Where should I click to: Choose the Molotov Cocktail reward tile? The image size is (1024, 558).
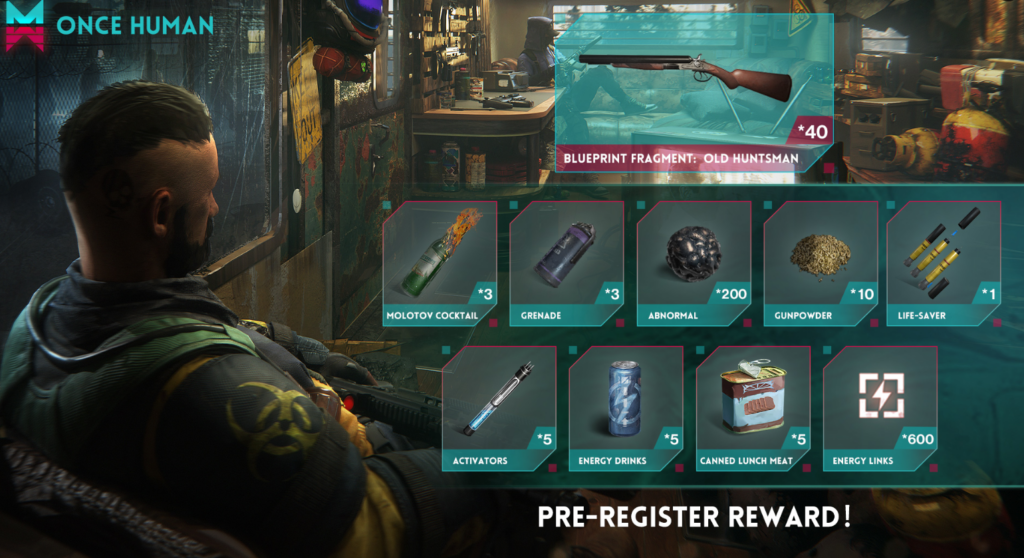coord(440,262)
